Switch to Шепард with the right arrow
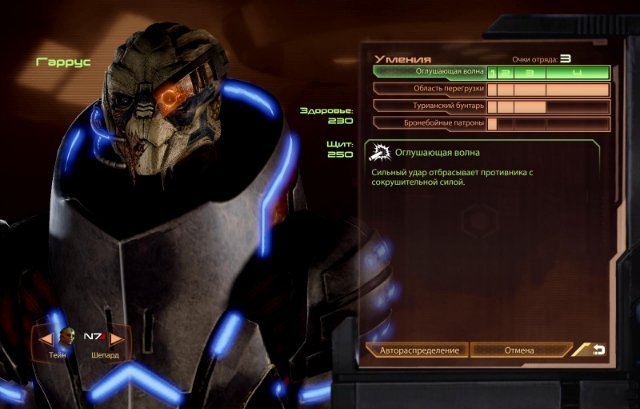 pyautogui.click(x=116, y=338)
